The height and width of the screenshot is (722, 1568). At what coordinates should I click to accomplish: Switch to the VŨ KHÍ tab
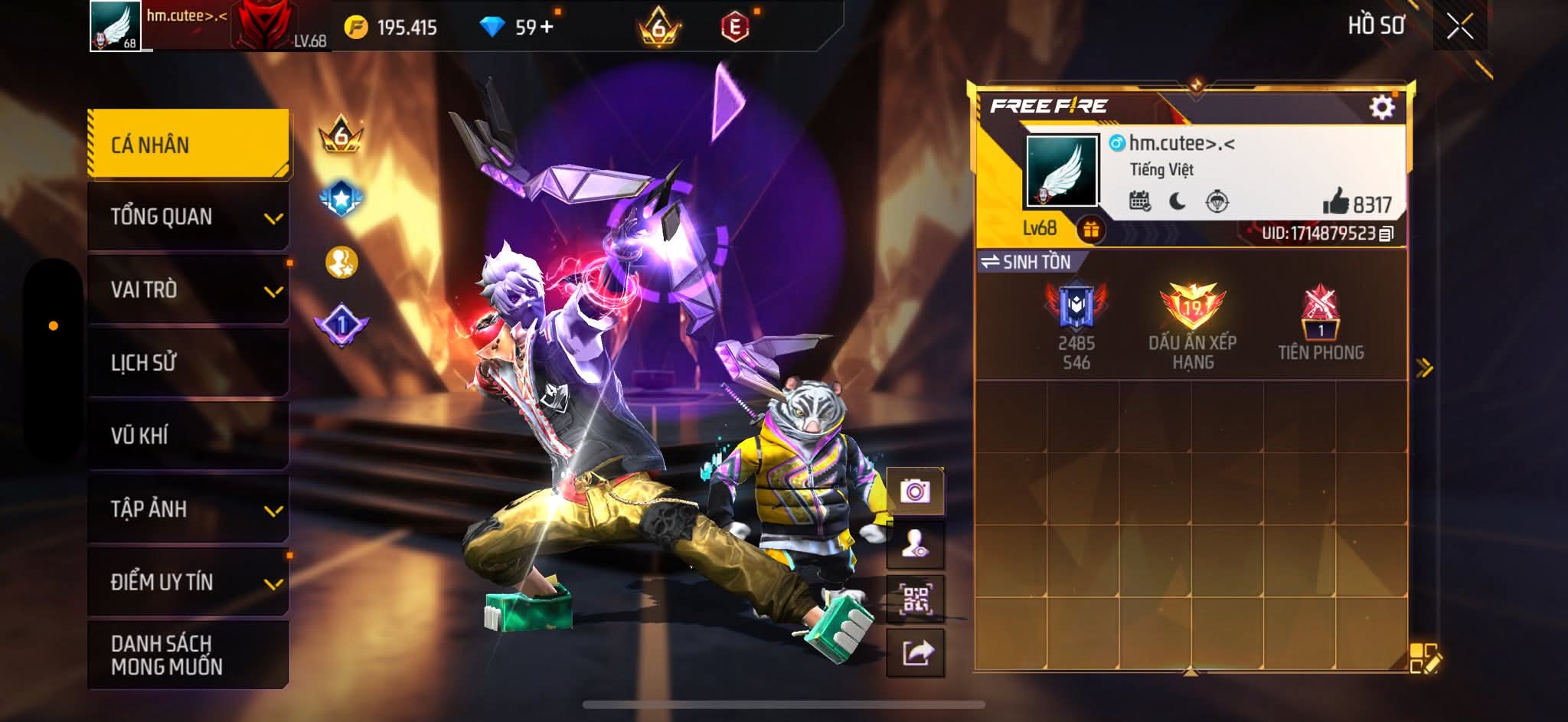188,436
